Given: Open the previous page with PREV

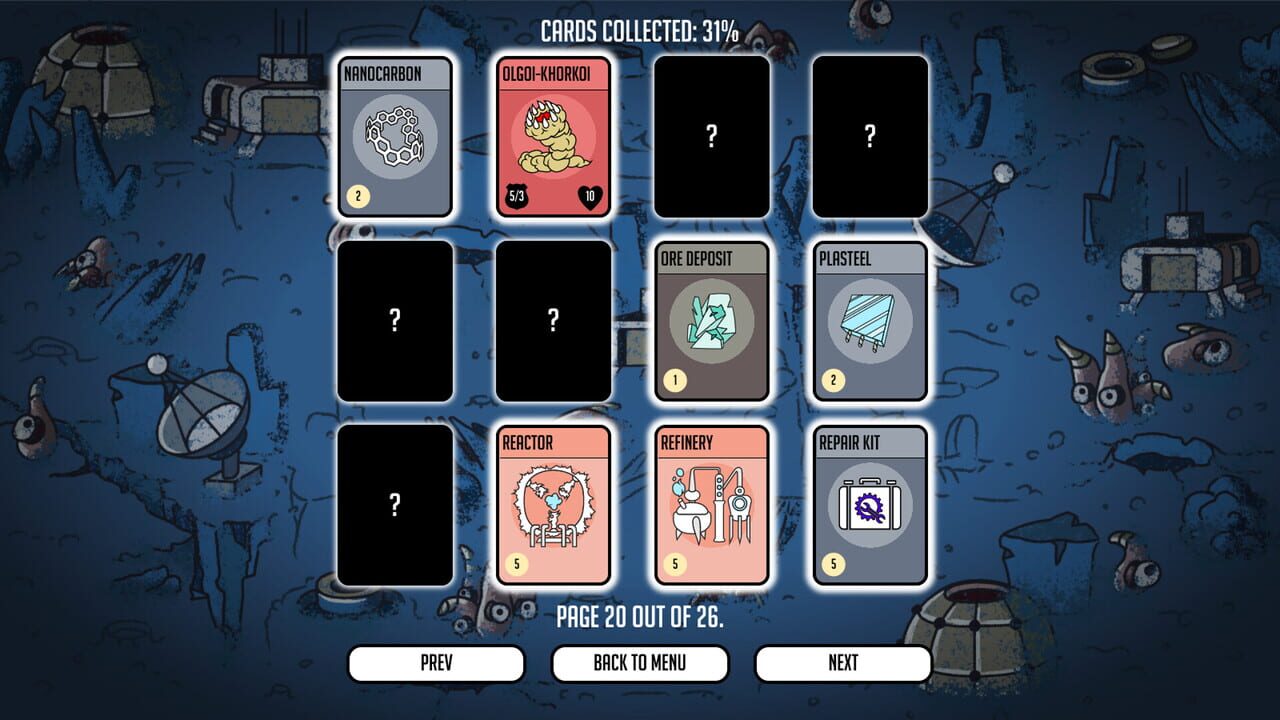Looking at the screenshot, I should (436, 662).
